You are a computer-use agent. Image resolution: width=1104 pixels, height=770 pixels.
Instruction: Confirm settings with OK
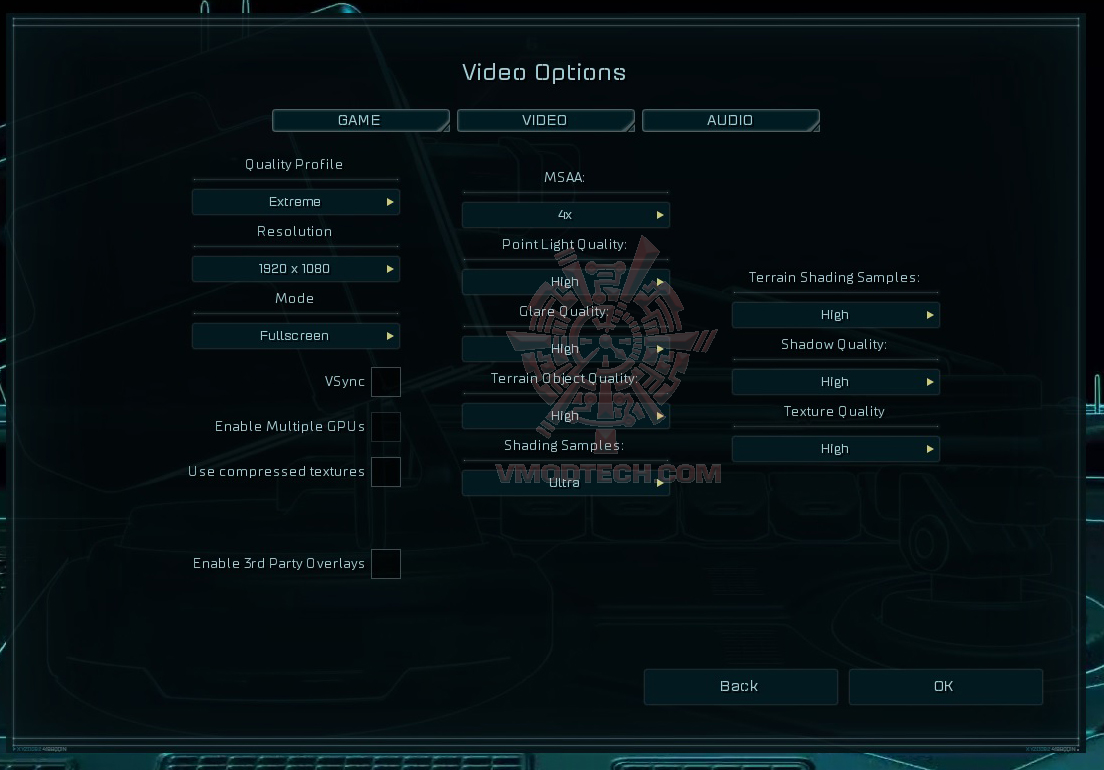click(x=945, y=687)
